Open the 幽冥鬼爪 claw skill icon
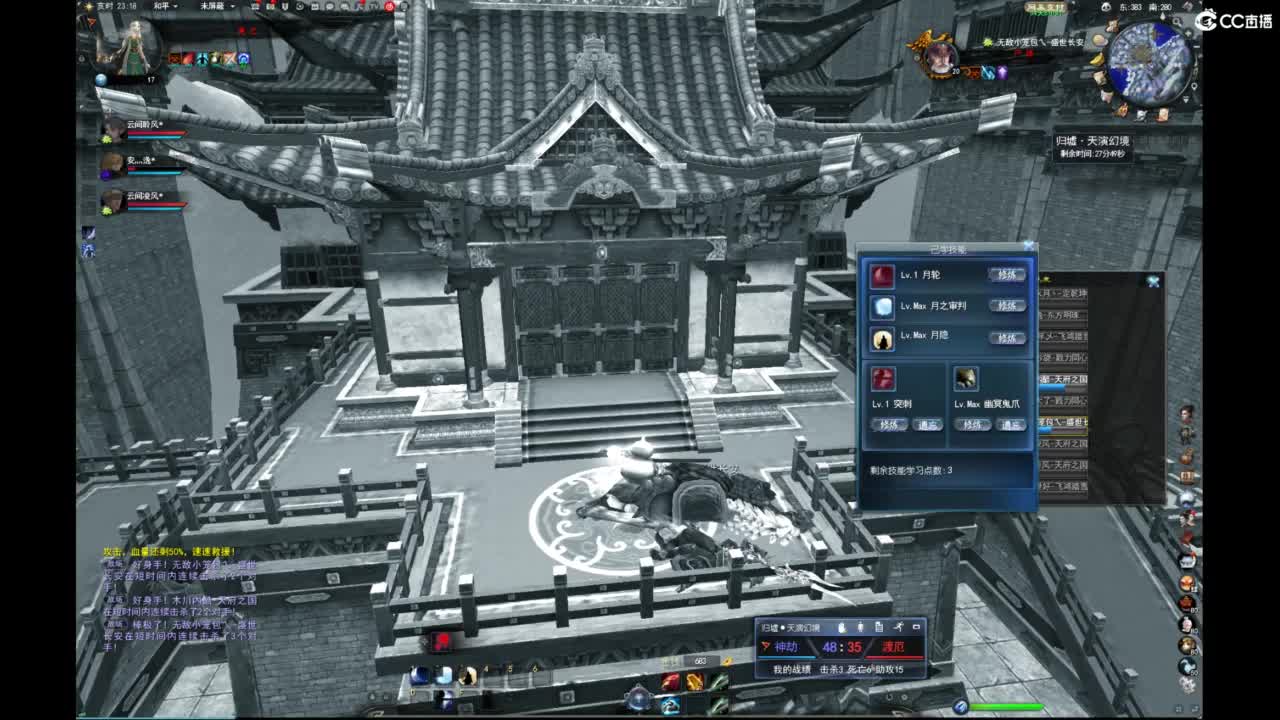This screenshot has width=1280, height=720. tap(965, 380)
